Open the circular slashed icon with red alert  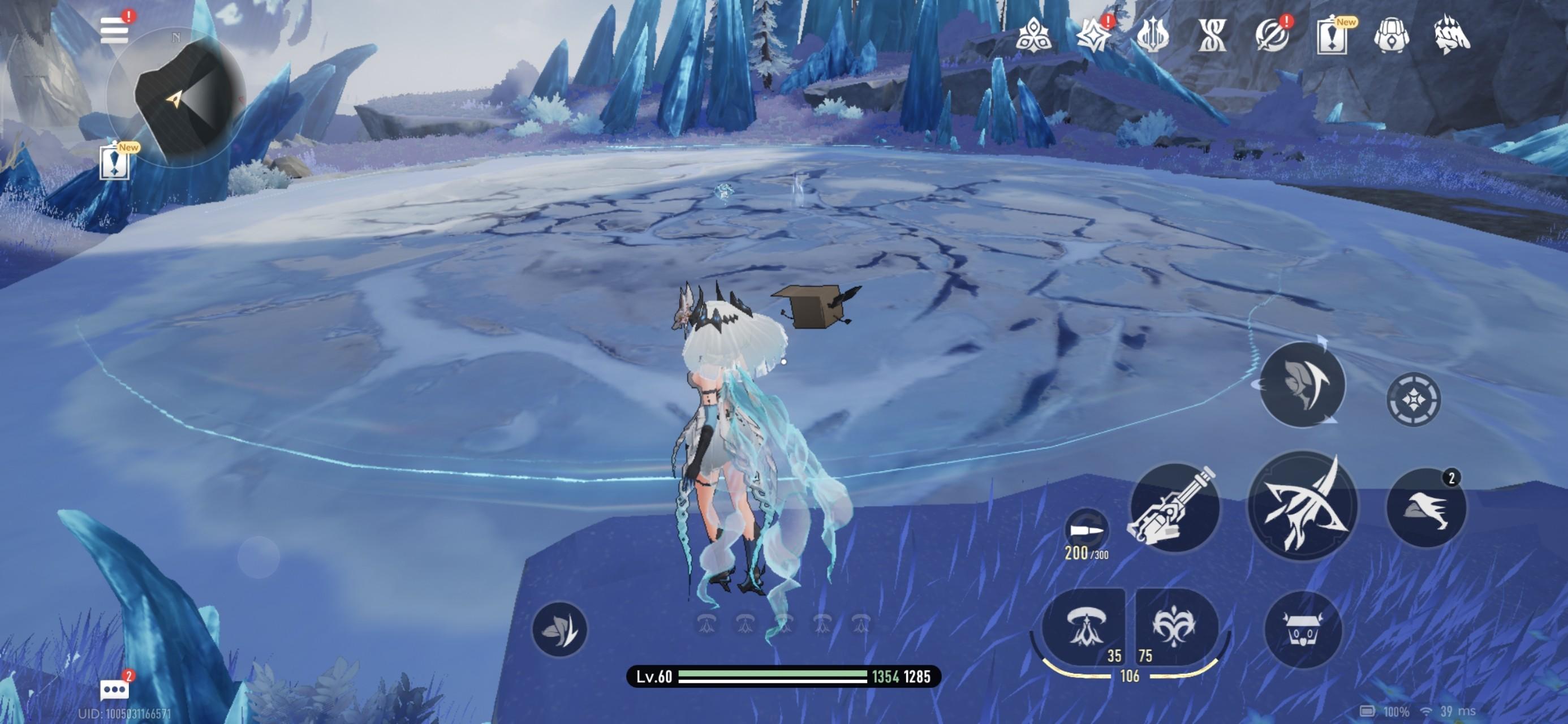pyautogui.click(x=1272, y=35)
